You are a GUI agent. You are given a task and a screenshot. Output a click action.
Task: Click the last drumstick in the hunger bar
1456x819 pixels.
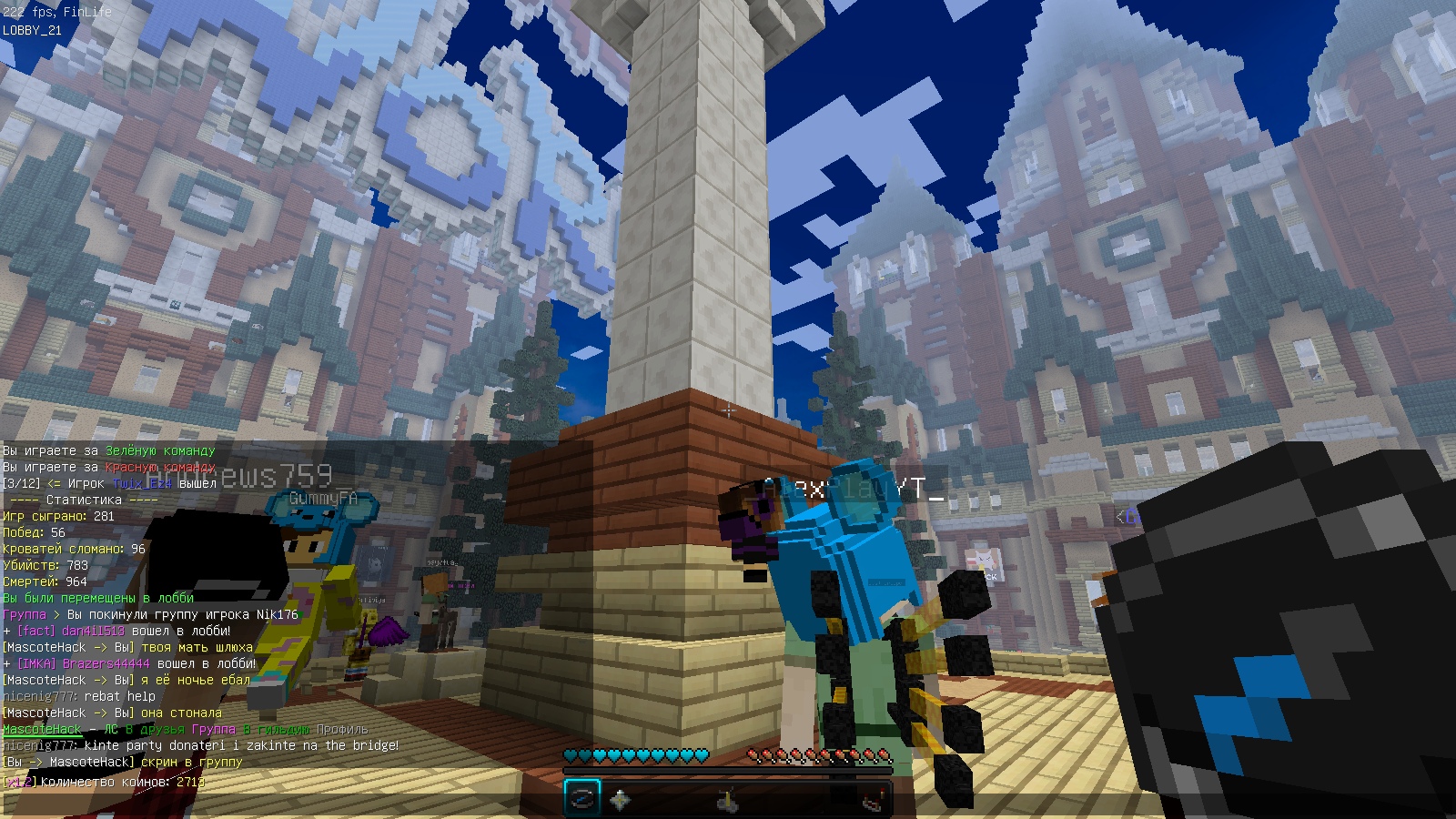883,754
